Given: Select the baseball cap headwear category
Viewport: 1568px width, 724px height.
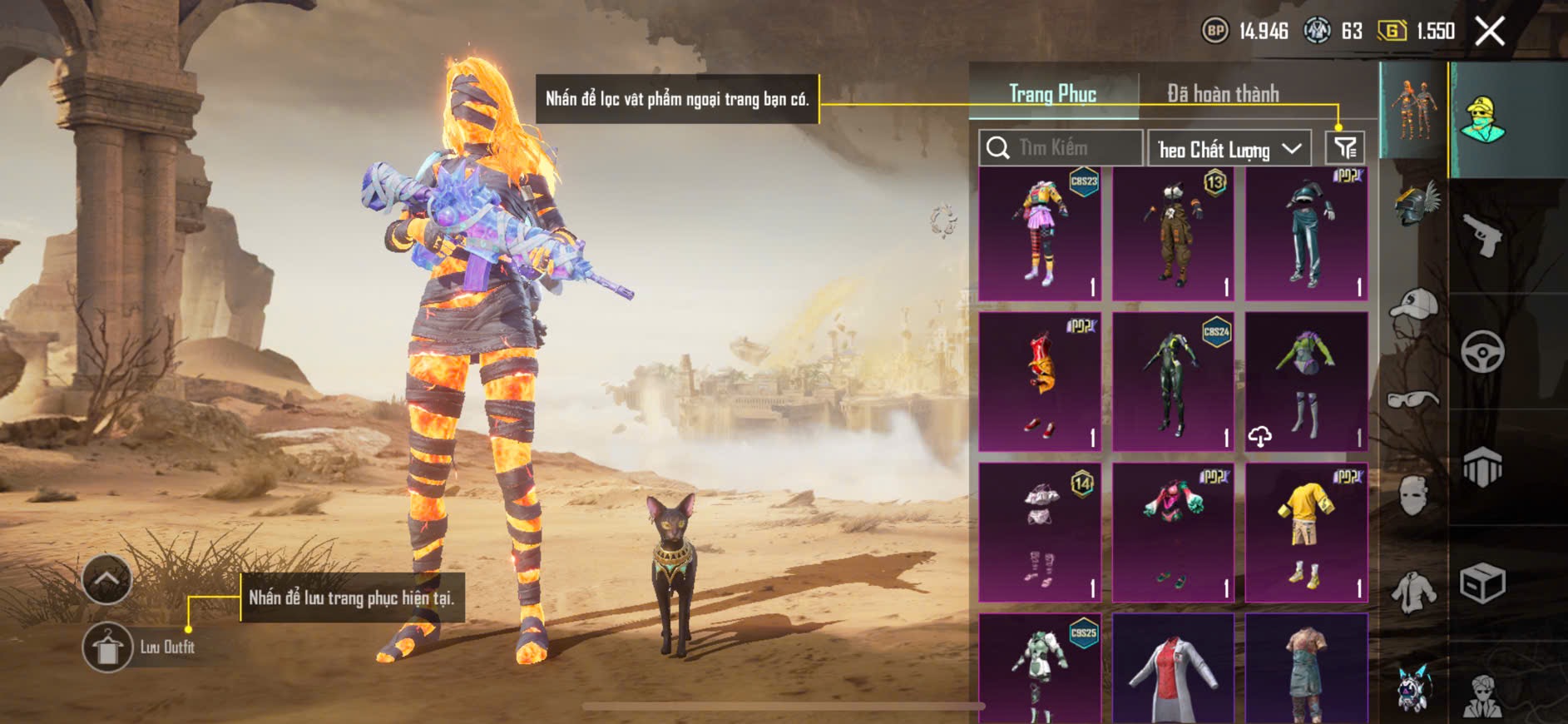Looking at the screenshot, I should [1414, 306].
